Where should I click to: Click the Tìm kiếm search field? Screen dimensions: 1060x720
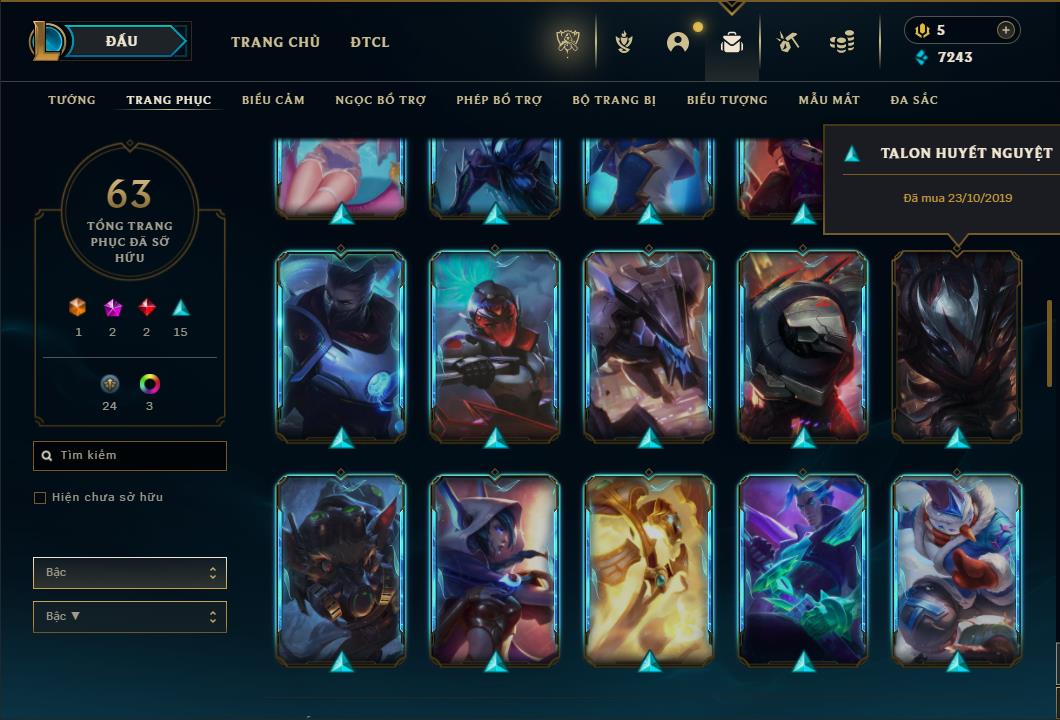click(130, 456)
